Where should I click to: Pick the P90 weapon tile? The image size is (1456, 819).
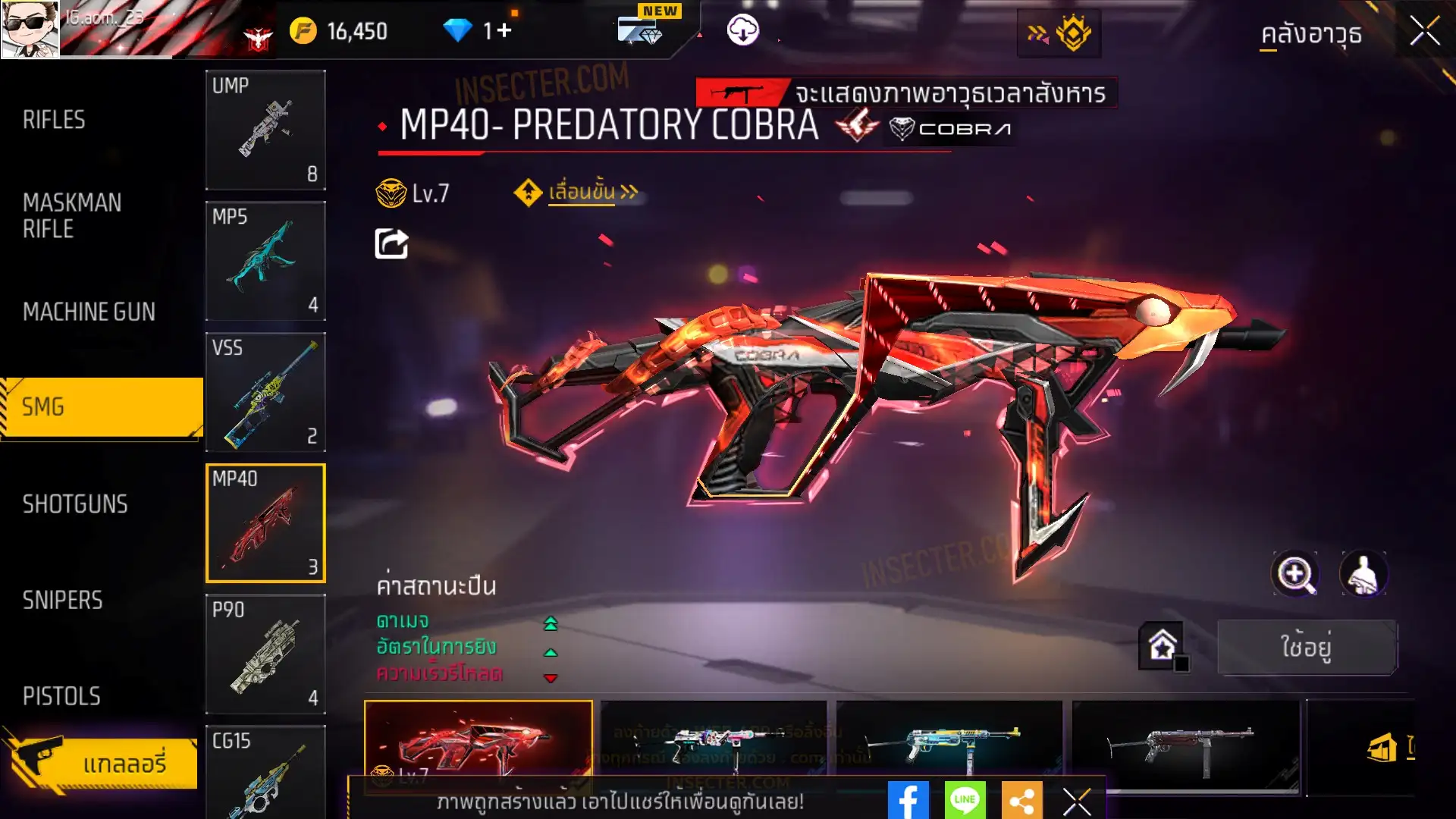pyautogui.click(x=265, y=654)
